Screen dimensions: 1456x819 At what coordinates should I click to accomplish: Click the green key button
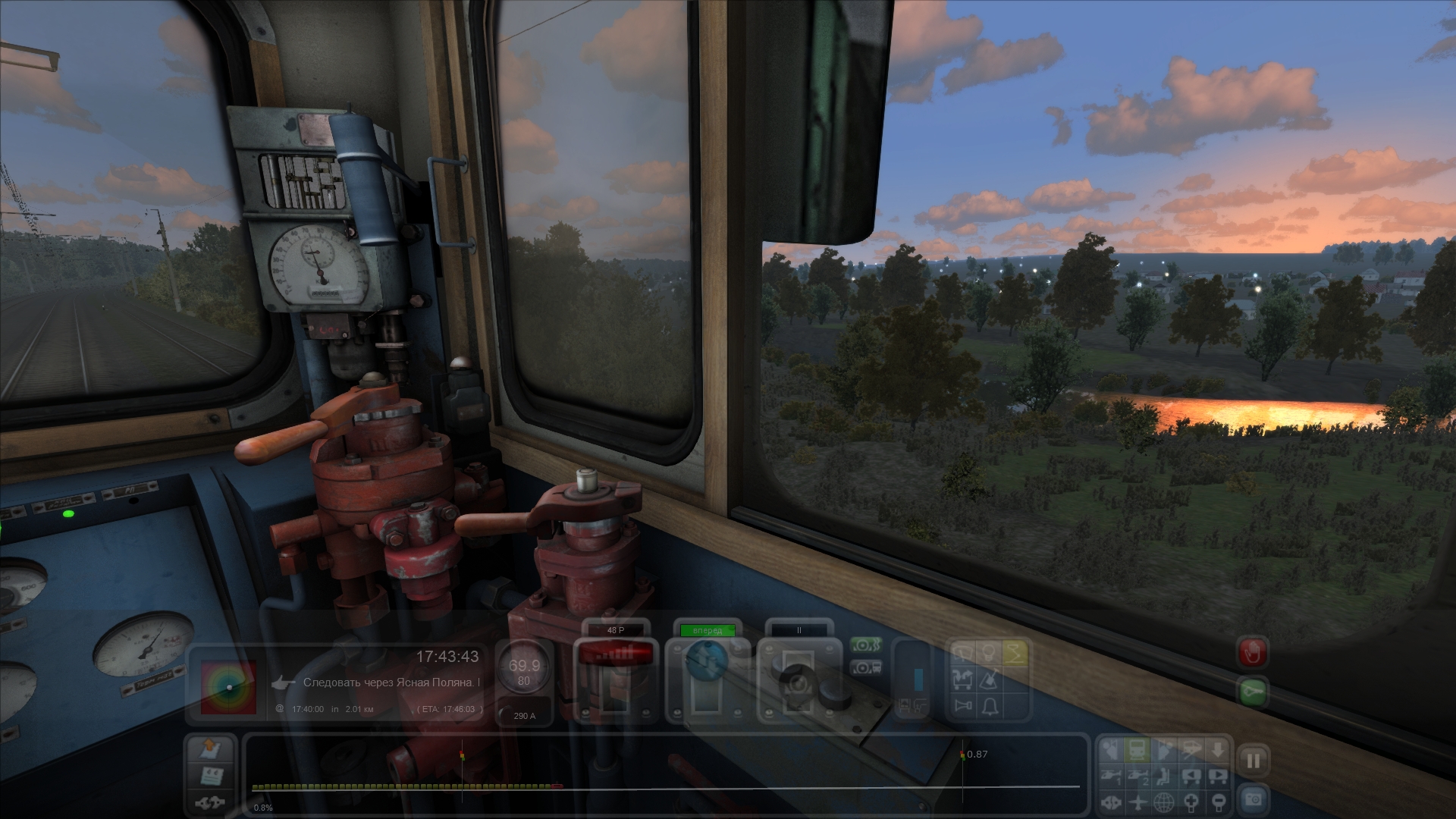tap(1253, 692)
